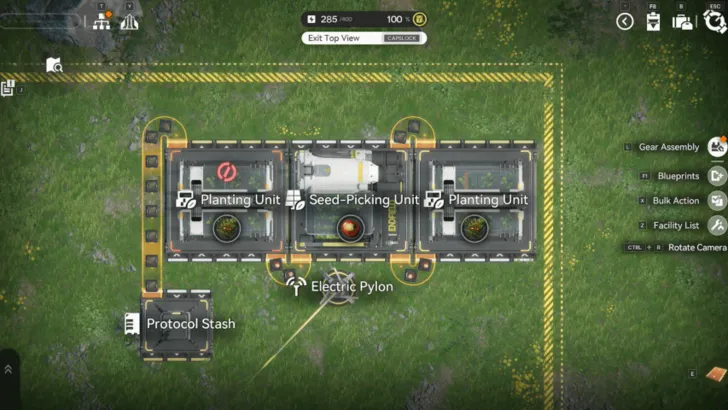Show the Facility List
The width and height of the screenshot is (728, 410).
point(717,225)
